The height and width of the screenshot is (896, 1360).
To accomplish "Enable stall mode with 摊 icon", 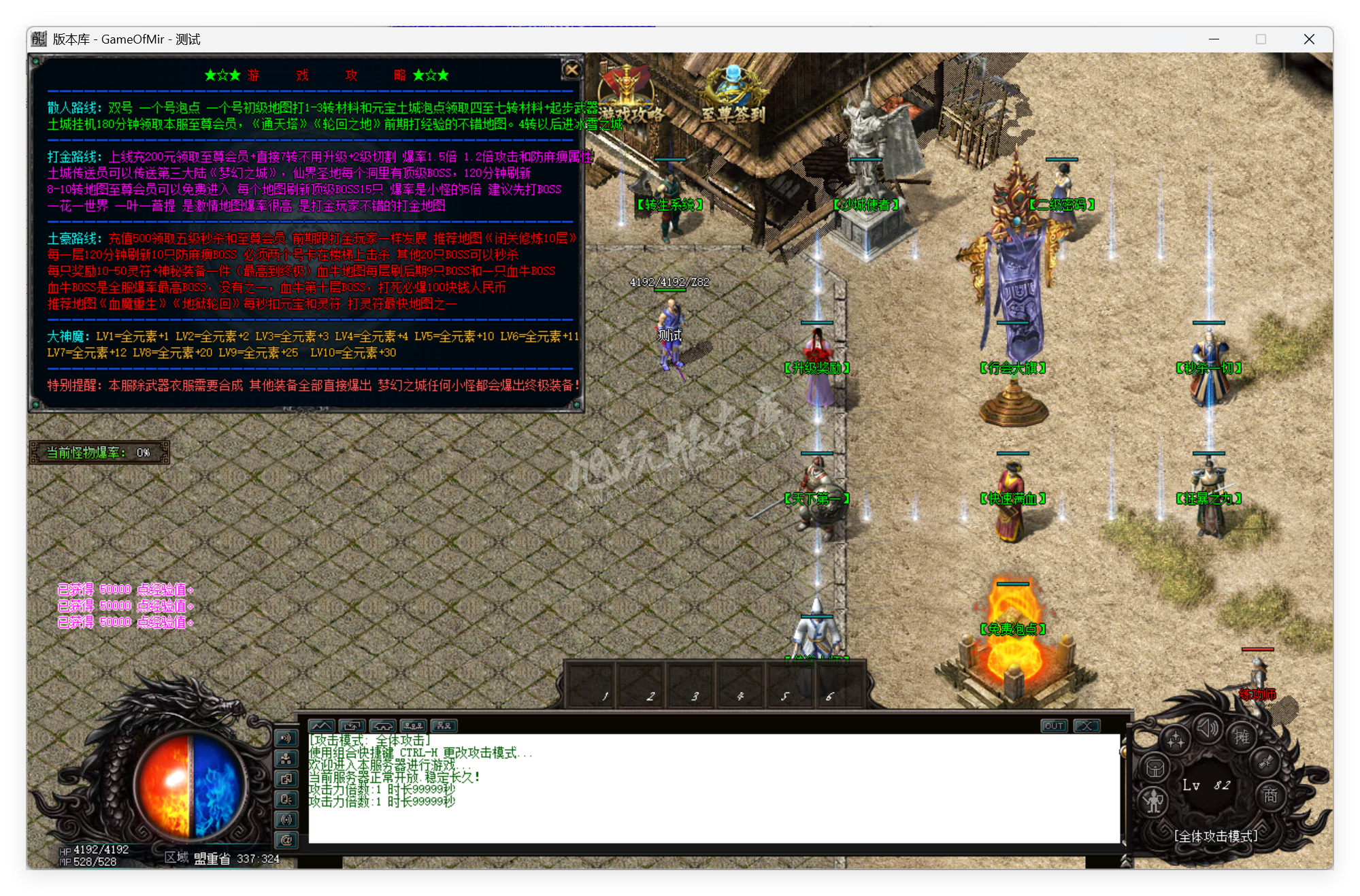I will point(1242,738).
